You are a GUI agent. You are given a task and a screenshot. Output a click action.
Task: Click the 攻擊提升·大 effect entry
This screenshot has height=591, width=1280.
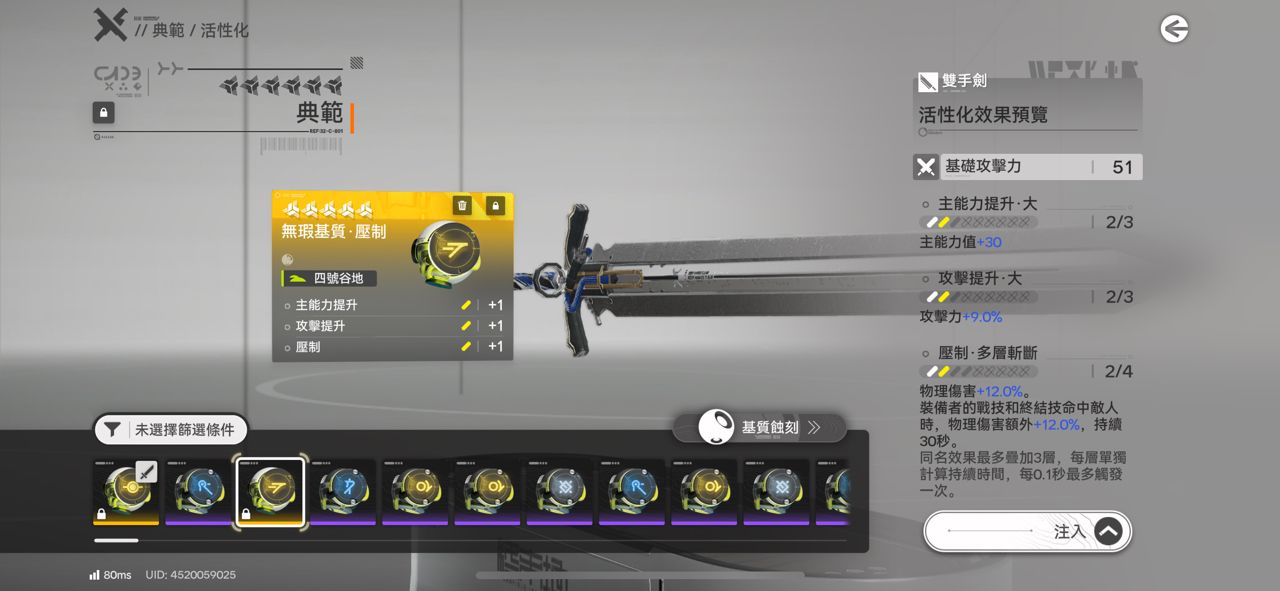coord(979,278)
